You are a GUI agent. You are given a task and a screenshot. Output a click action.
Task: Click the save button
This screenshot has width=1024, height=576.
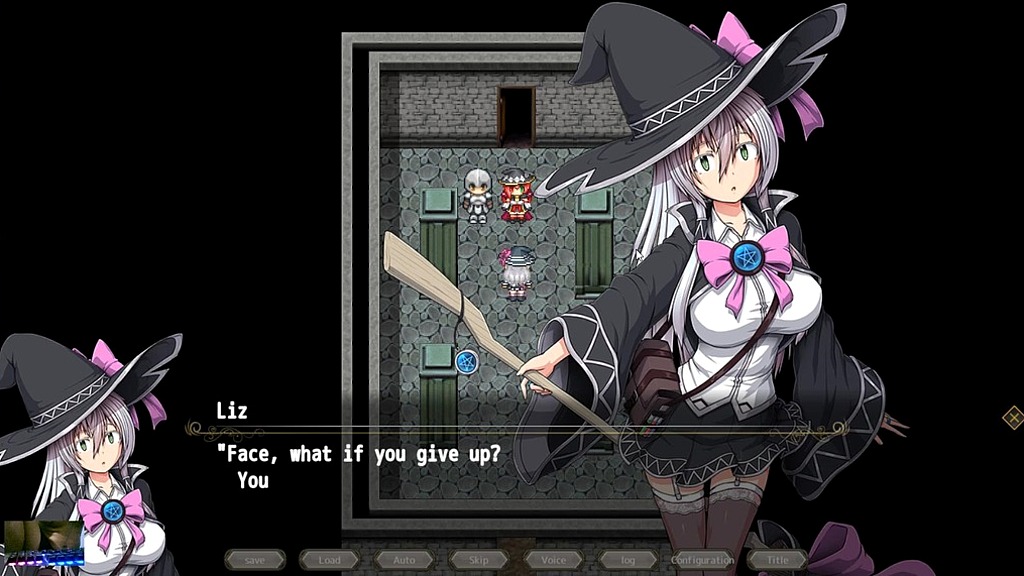point(254,560)
